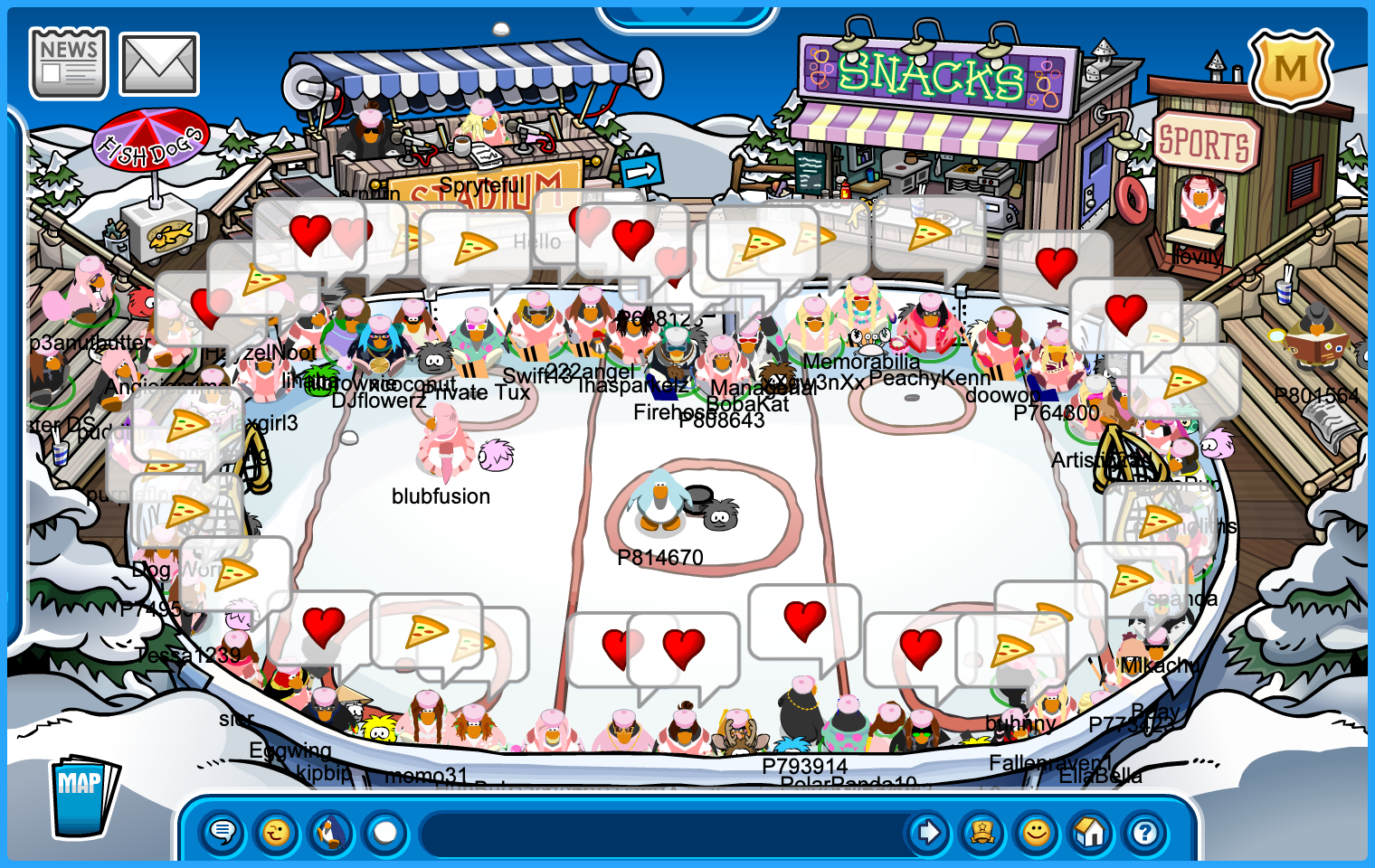Open the question mark help settings
1375x868 pixels.
pos(1145,832)
